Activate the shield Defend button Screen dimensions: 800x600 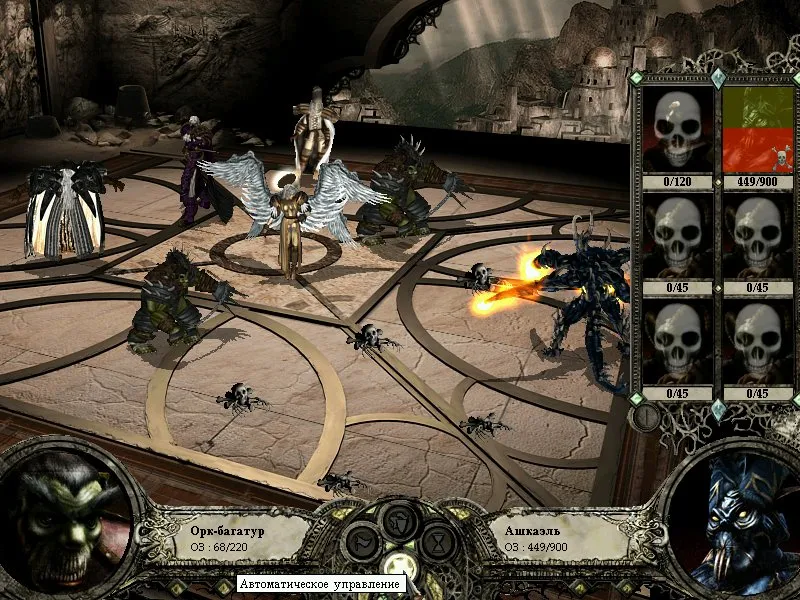(400, 521)
